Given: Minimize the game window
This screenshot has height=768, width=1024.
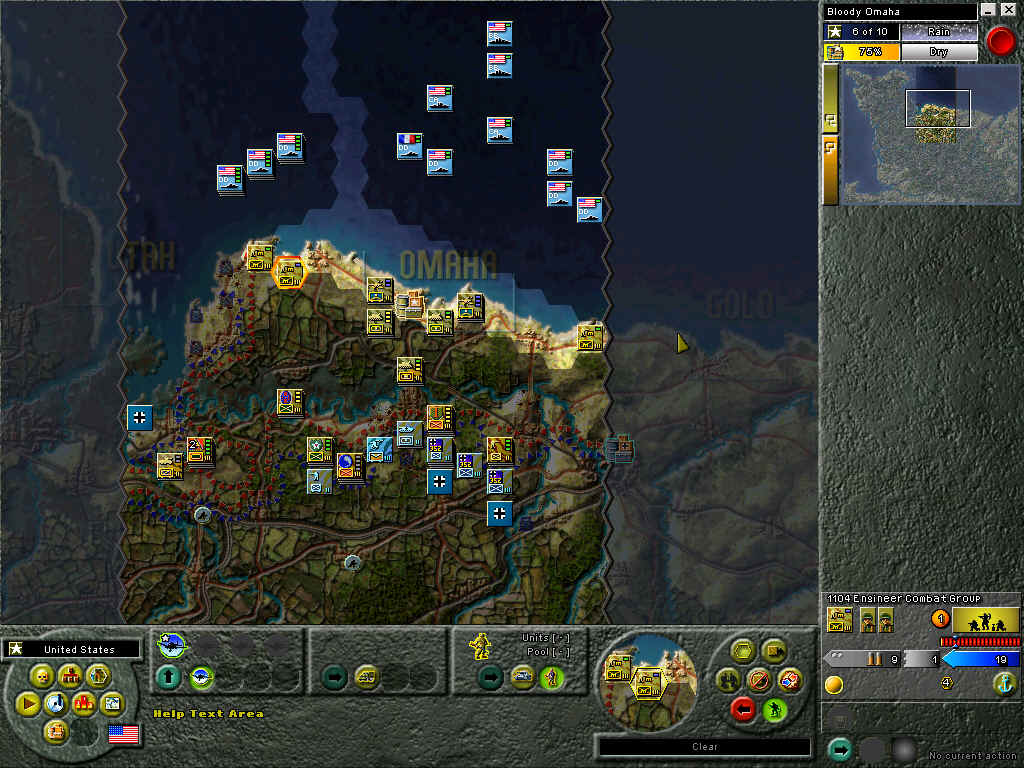Looking at the screenshot, I should 989,10.
